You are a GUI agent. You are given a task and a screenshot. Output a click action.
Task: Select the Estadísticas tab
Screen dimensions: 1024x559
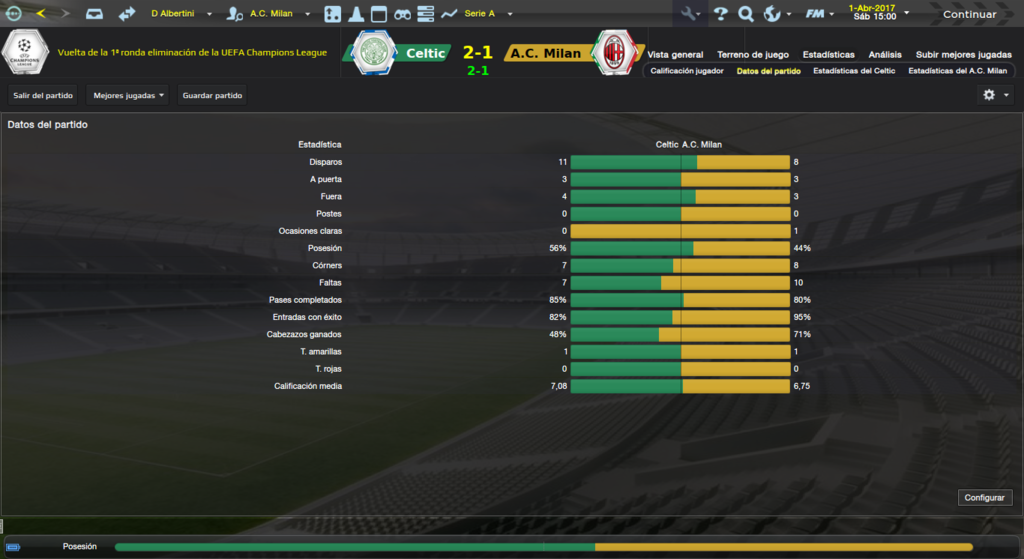828,54
